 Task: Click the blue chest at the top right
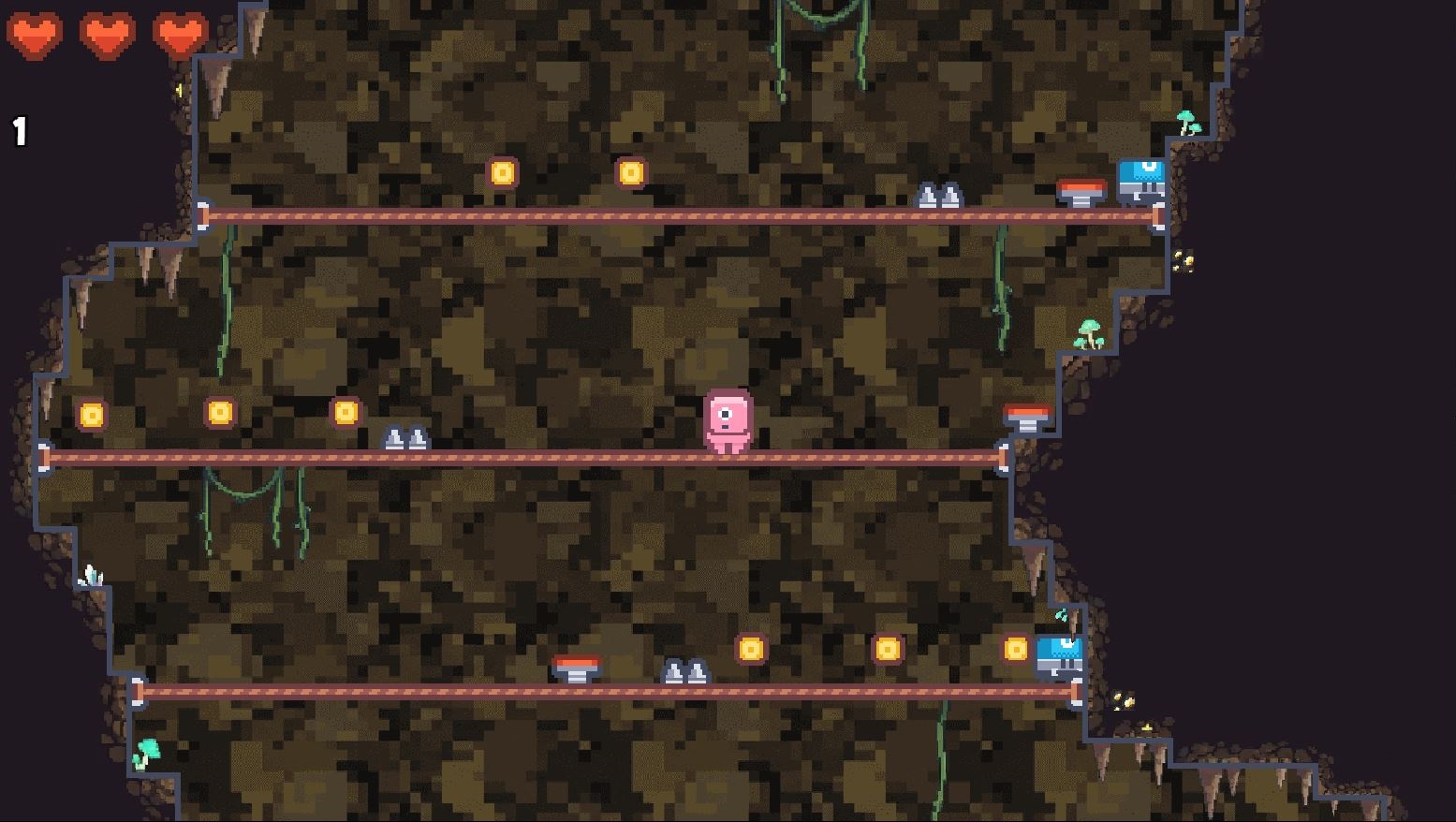[1140, 178]
